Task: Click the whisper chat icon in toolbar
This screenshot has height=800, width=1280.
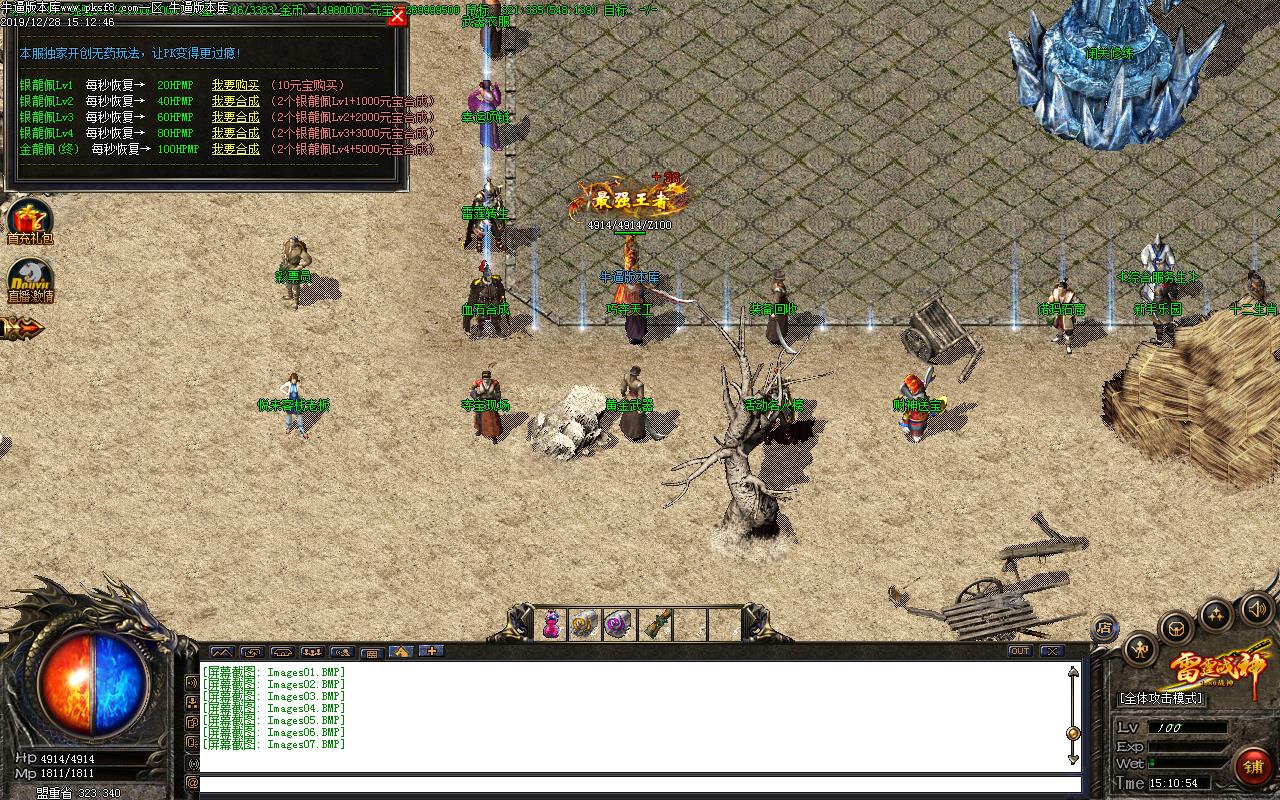Action: pos(342,651)
